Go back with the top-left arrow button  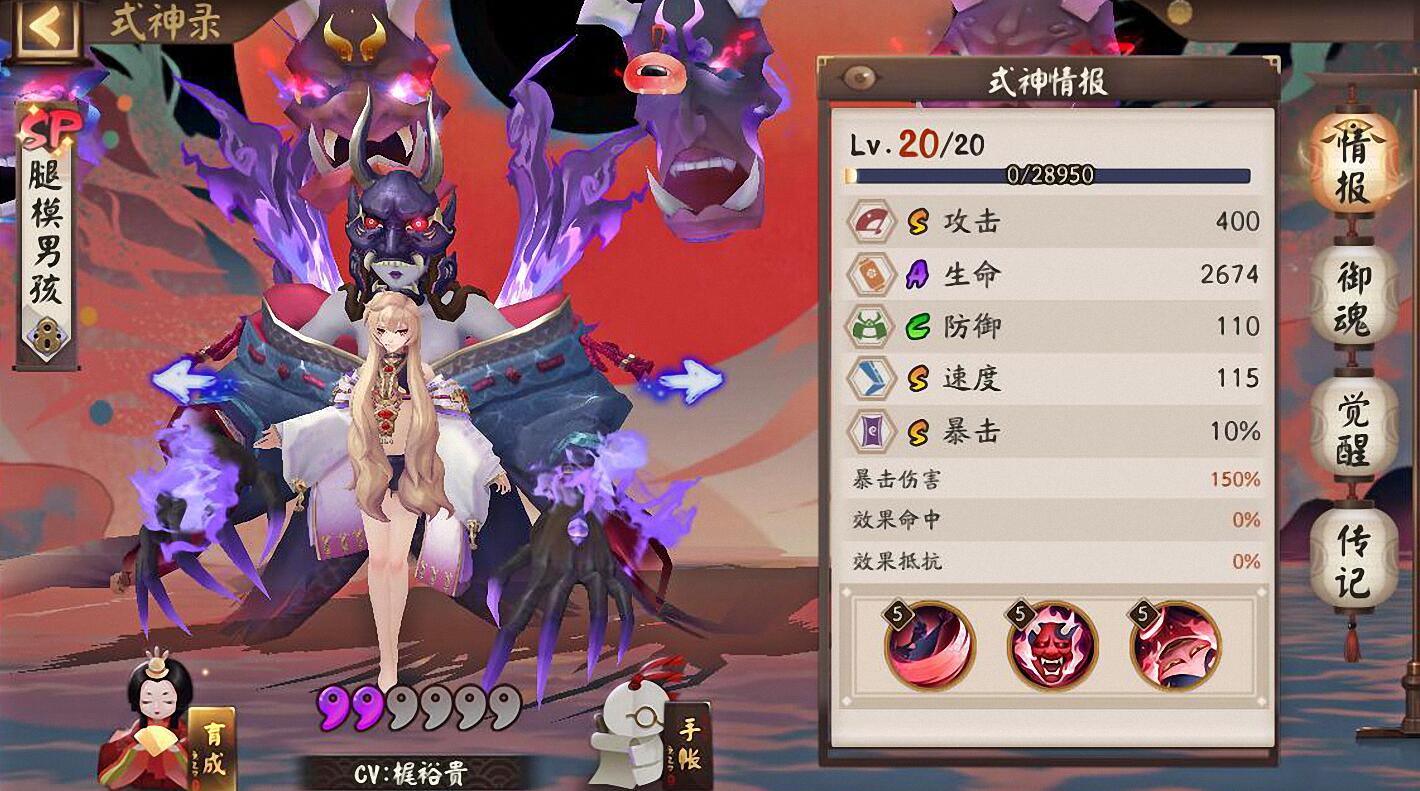click(x=43, y=29)
